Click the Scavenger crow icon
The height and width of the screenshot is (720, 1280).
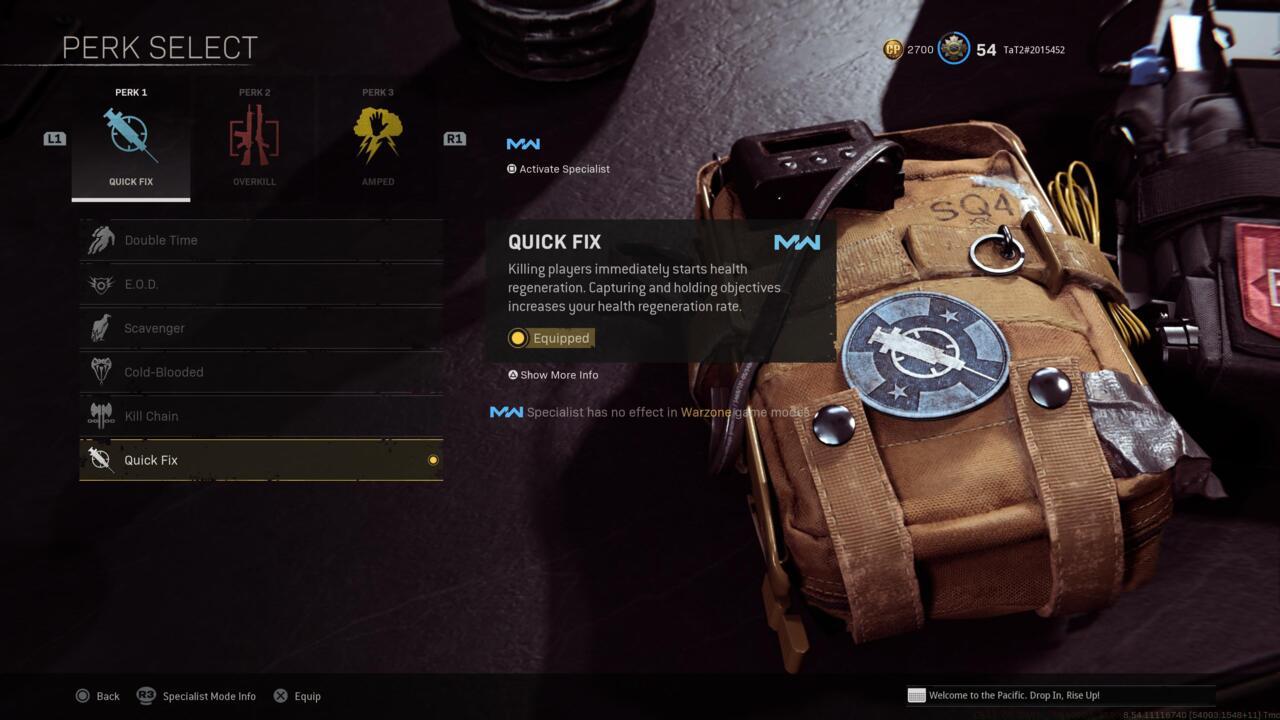101,327
